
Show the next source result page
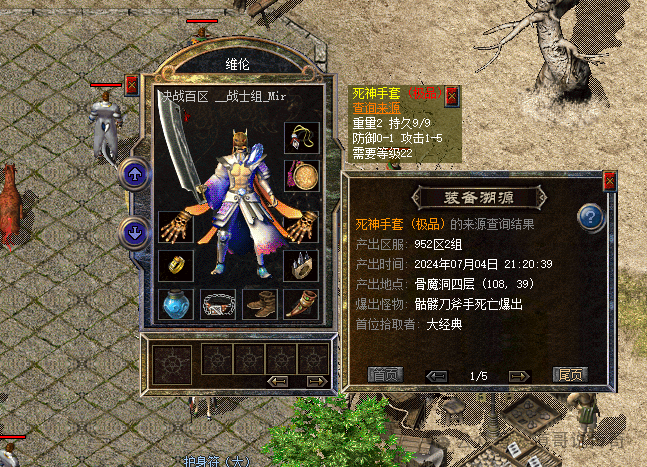tap(518, 376)
